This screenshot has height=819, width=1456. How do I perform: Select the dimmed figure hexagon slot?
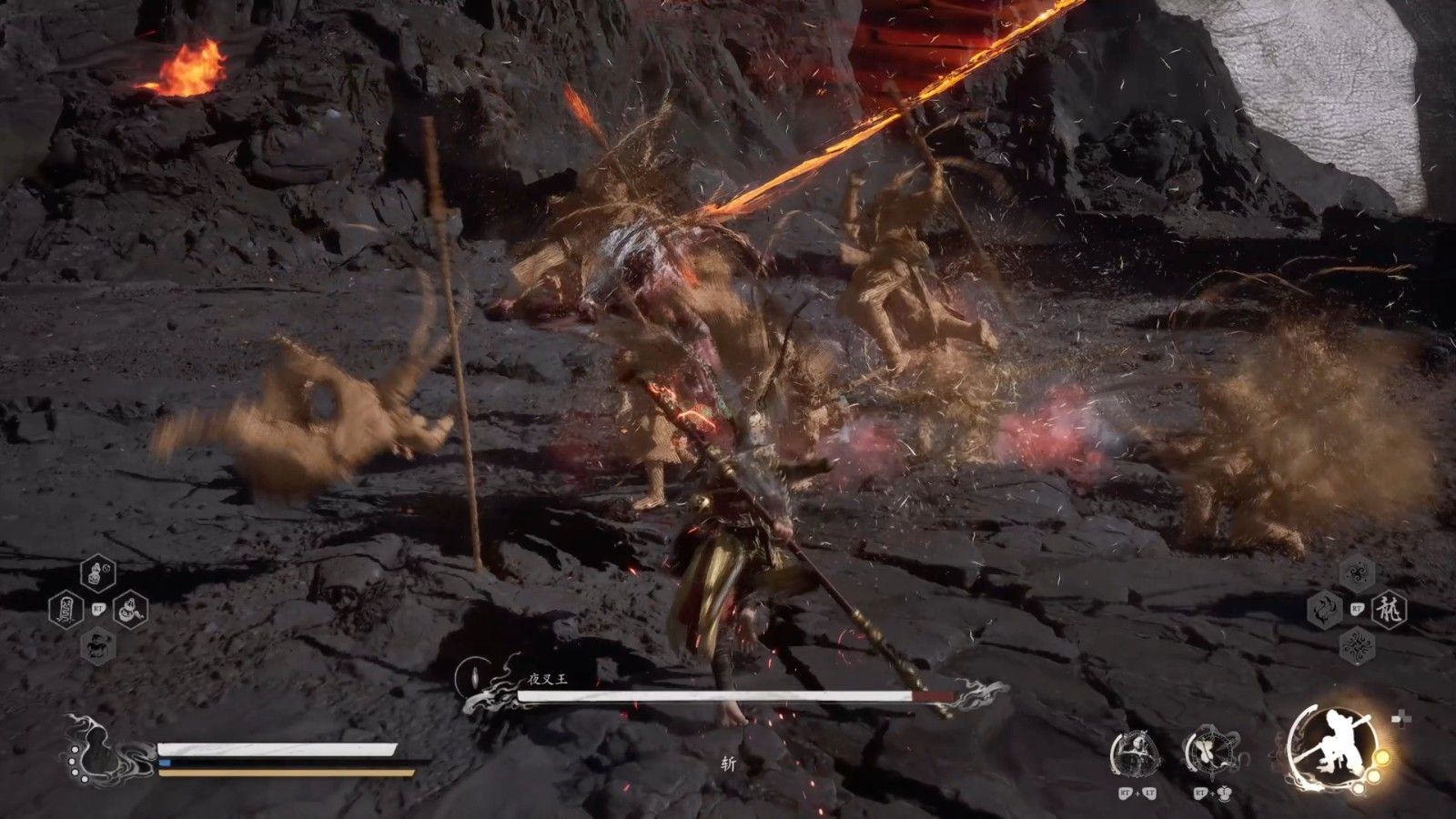point(97,644)
